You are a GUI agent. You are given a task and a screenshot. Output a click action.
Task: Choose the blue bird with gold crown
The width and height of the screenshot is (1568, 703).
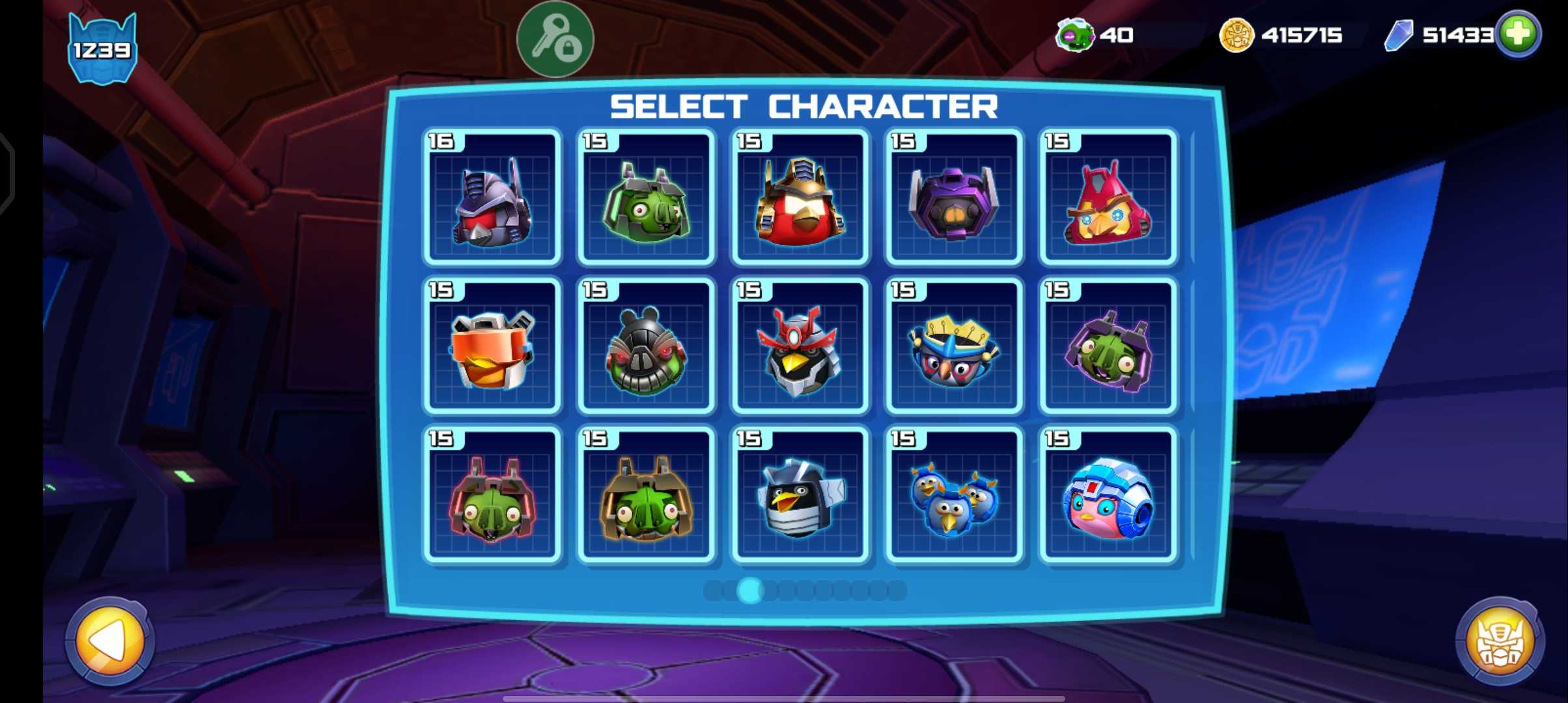coord(954,346)
